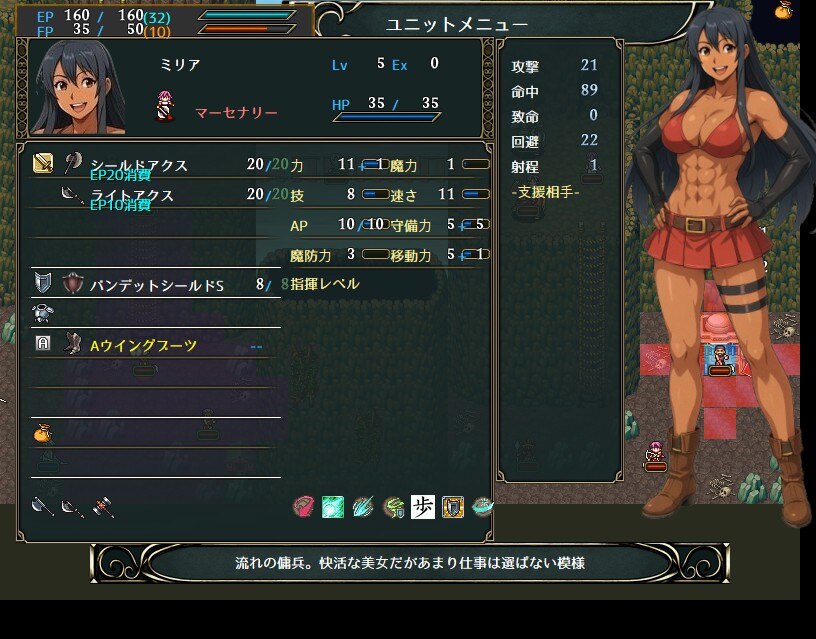Click the 指揮レベル command level entry
Screen dimensions: 816x639
tap(324, 284)
